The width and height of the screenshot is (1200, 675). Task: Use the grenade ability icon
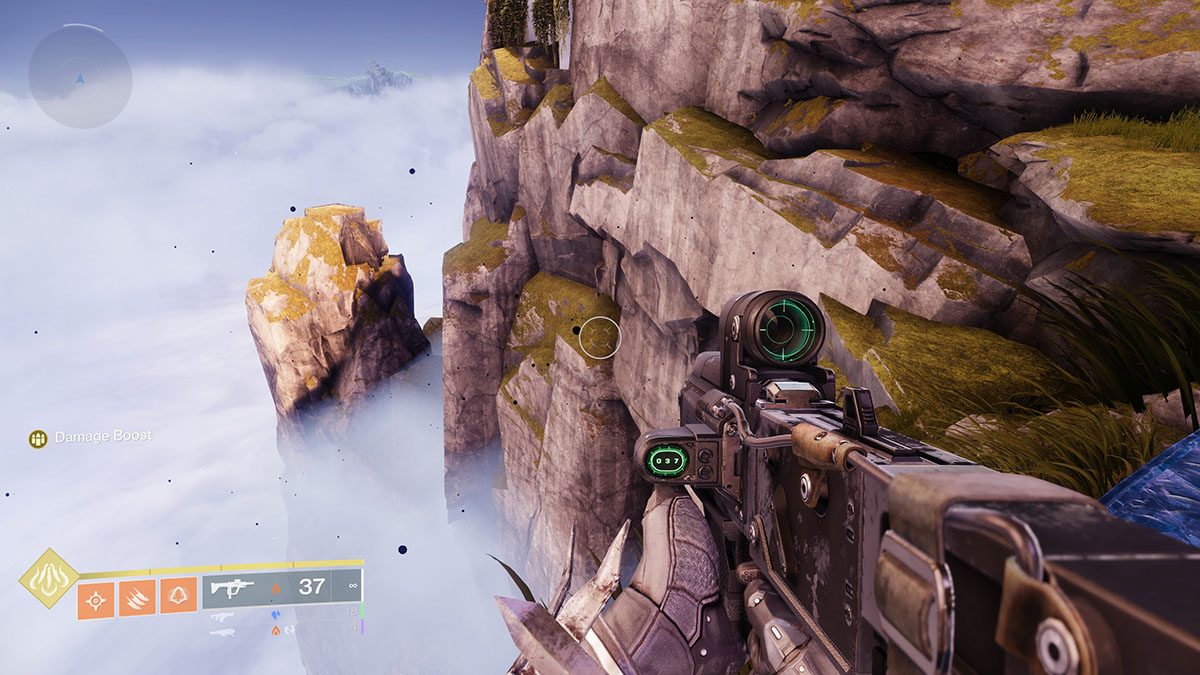[x=96, y=599]
